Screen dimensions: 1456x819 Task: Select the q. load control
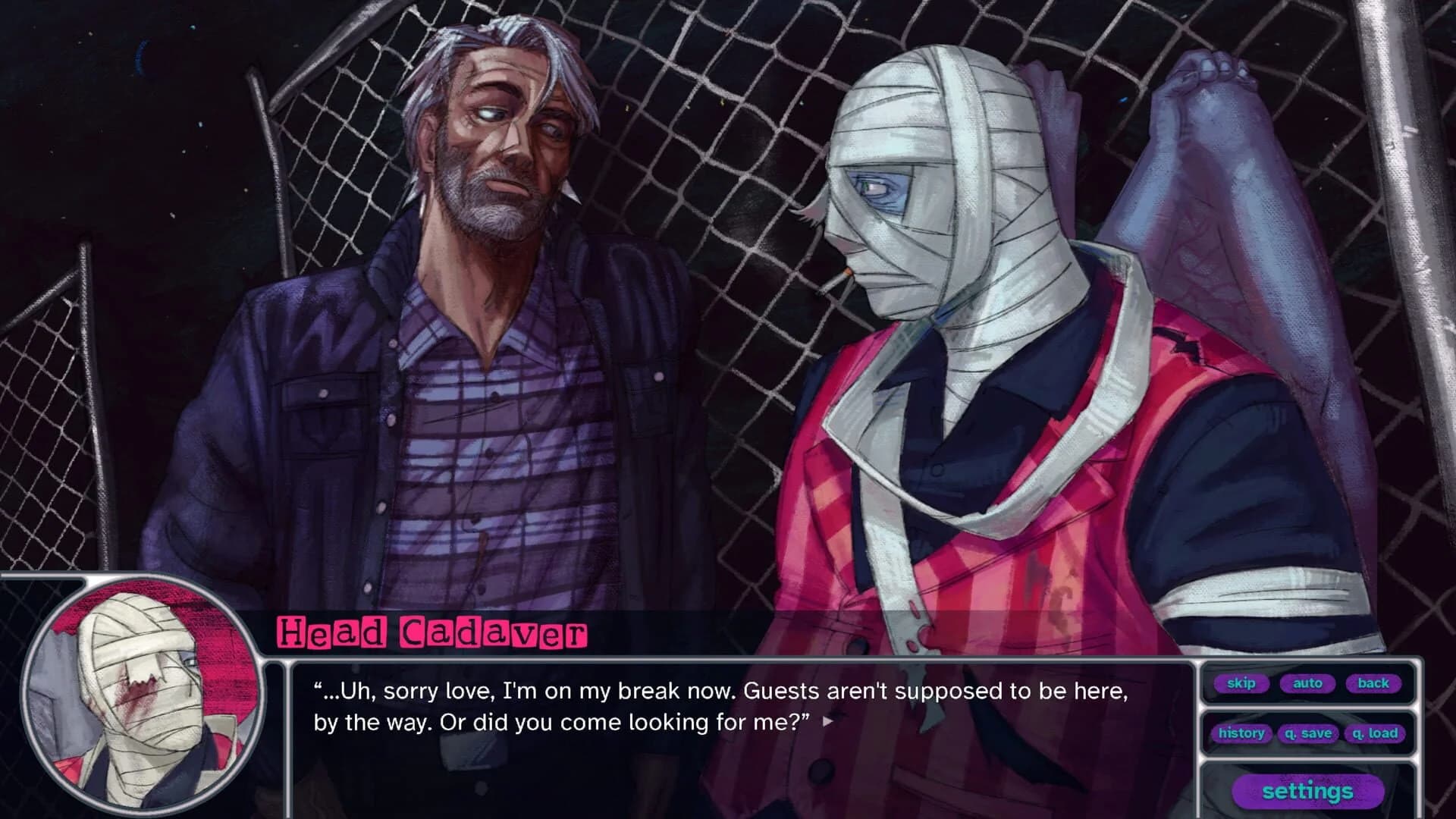click(1375, 733)
